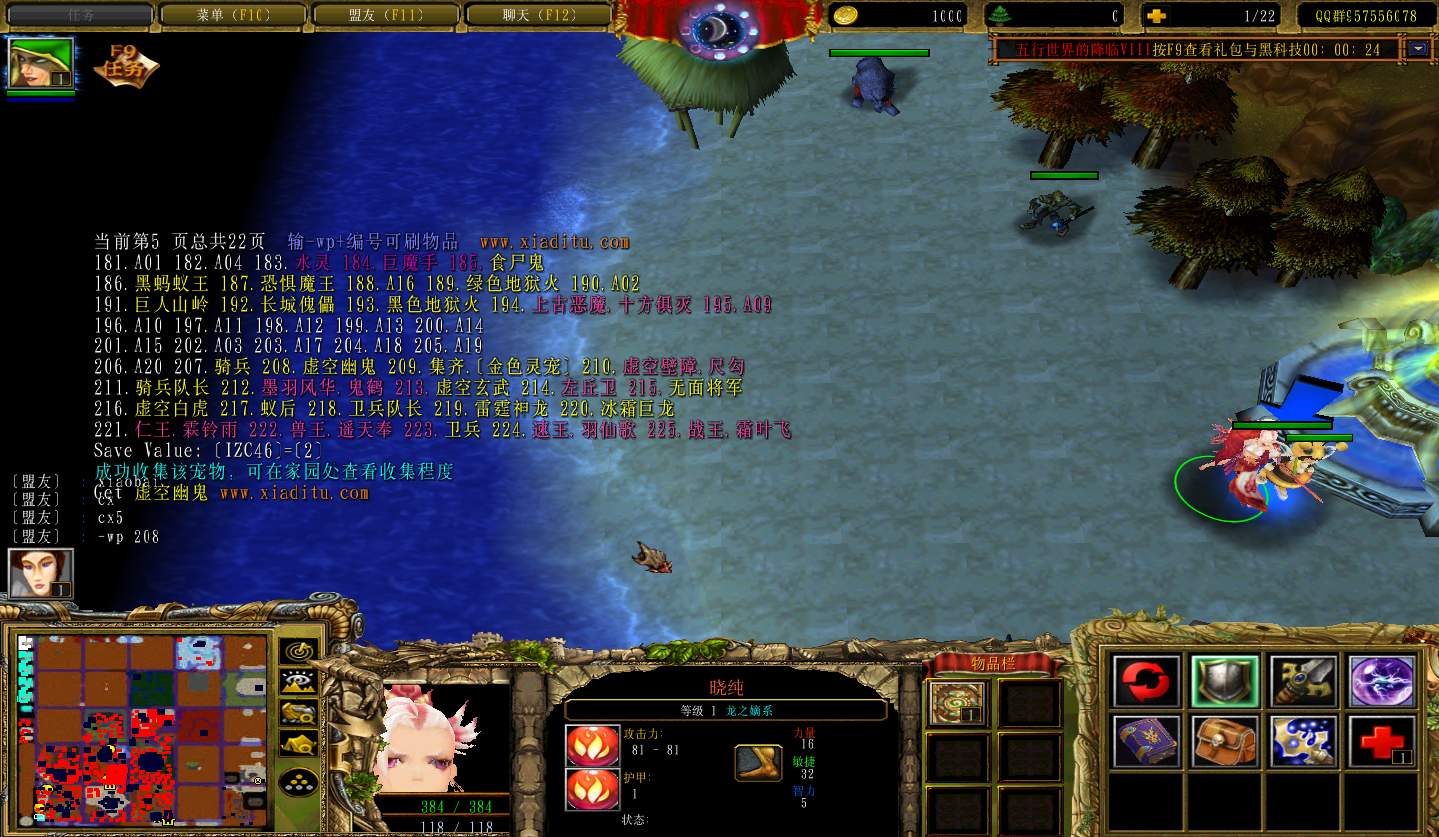Choose the sword attack command
Viewport: 1439px width, 837px height.
coord(1303,681)
